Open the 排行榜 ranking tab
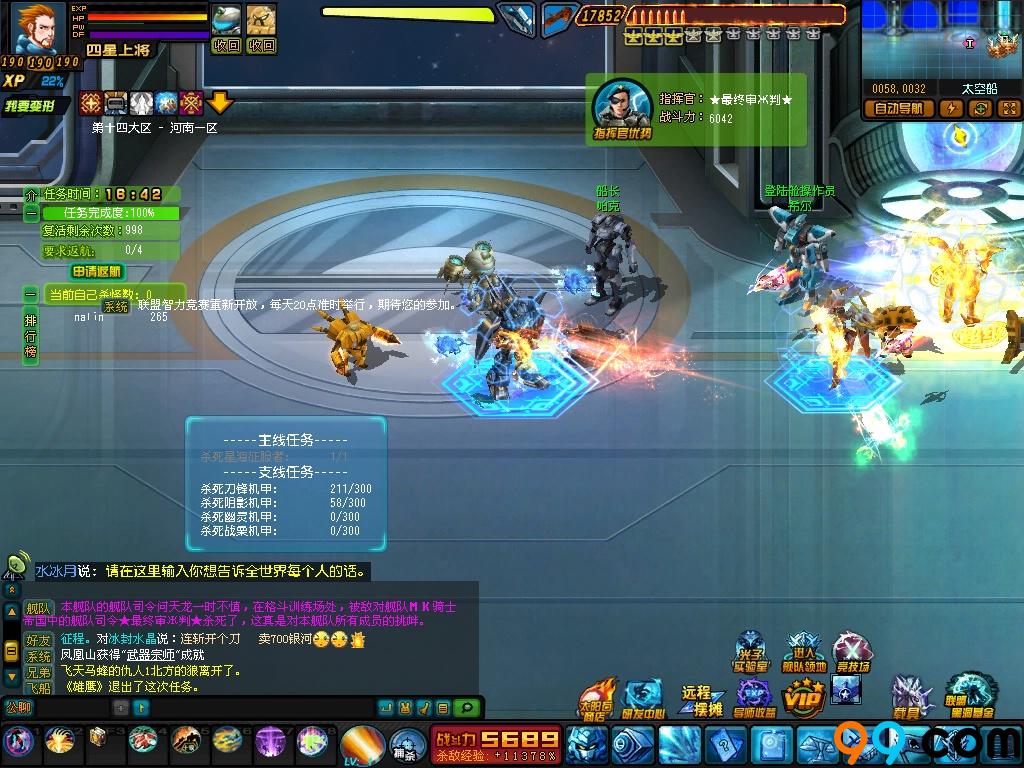This screenshot has height=768, width=1024. tap(31, 335)
